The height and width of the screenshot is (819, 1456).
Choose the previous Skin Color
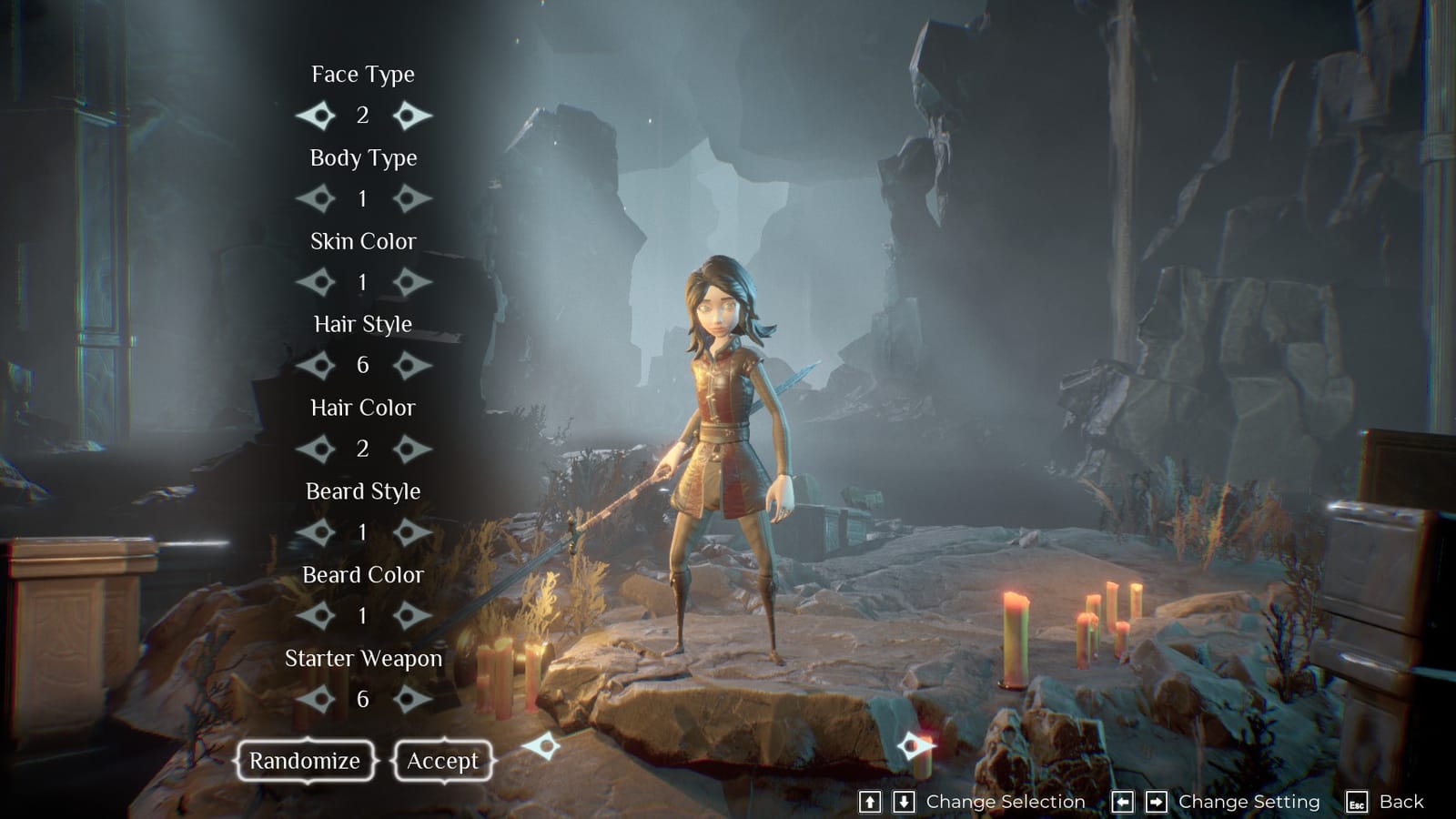[316, 282]
